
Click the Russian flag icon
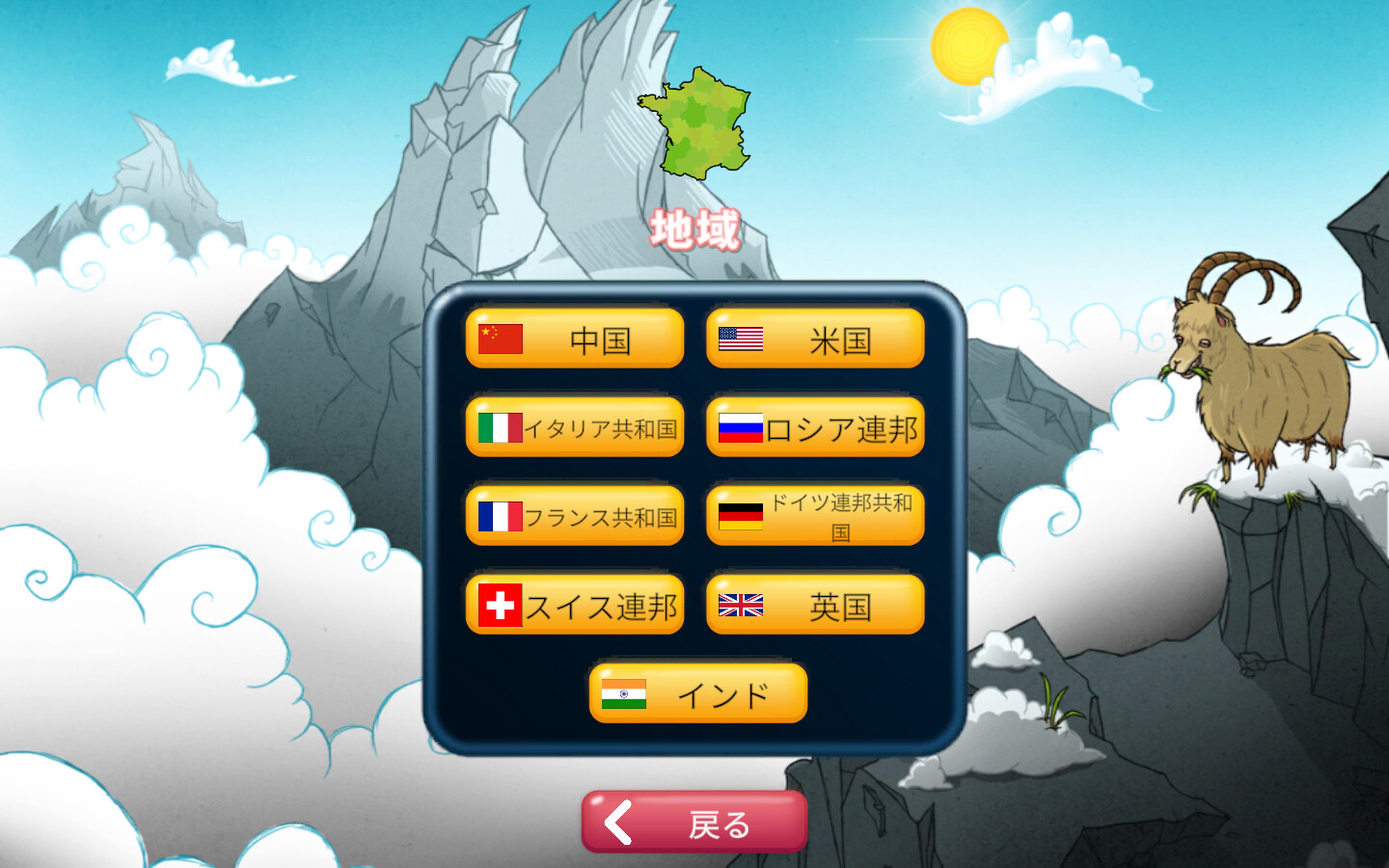coord(741,427)
